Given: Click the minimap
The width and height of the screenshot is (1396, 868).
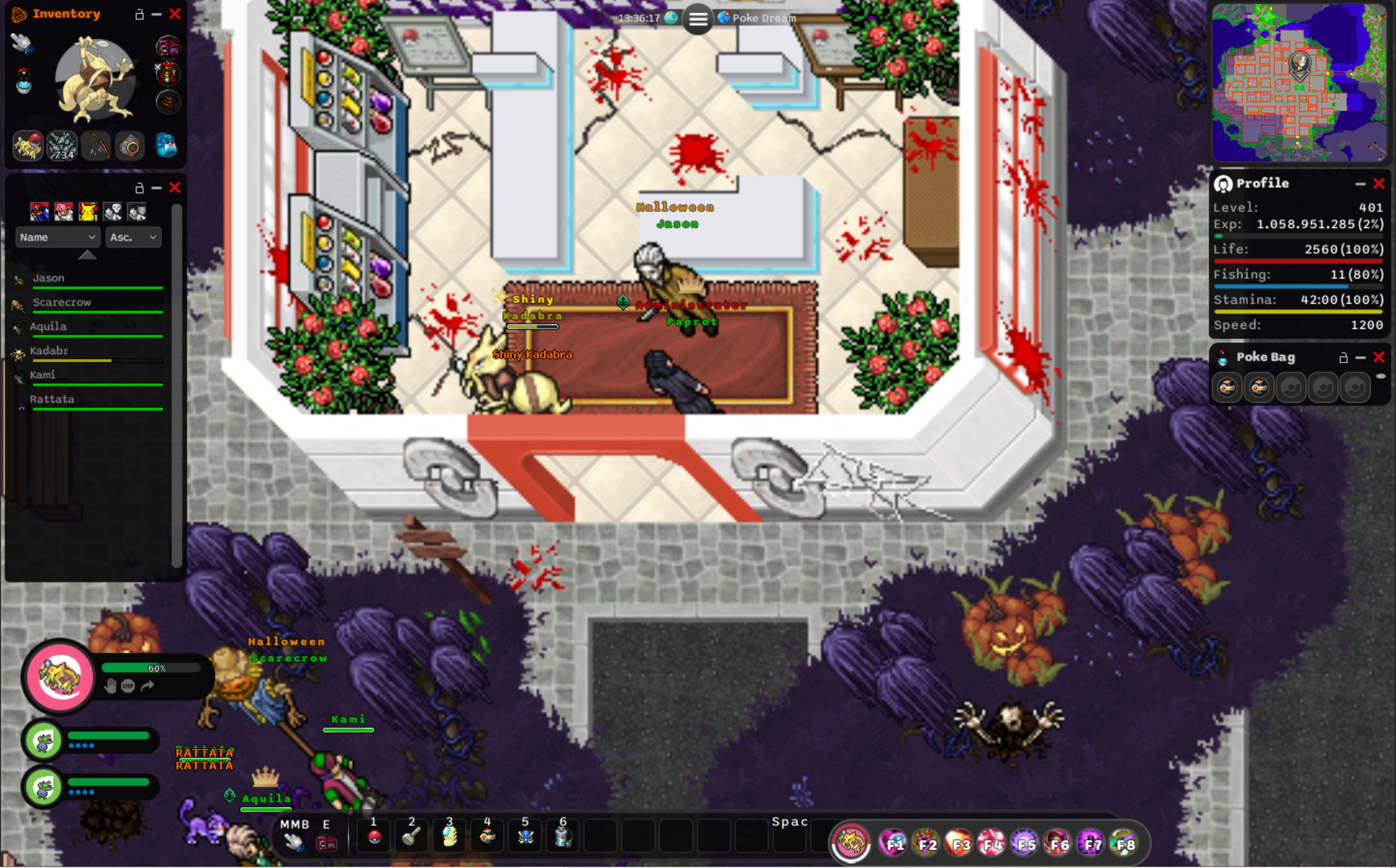Looking at the screenshot, I should [x=1298, y=82].
